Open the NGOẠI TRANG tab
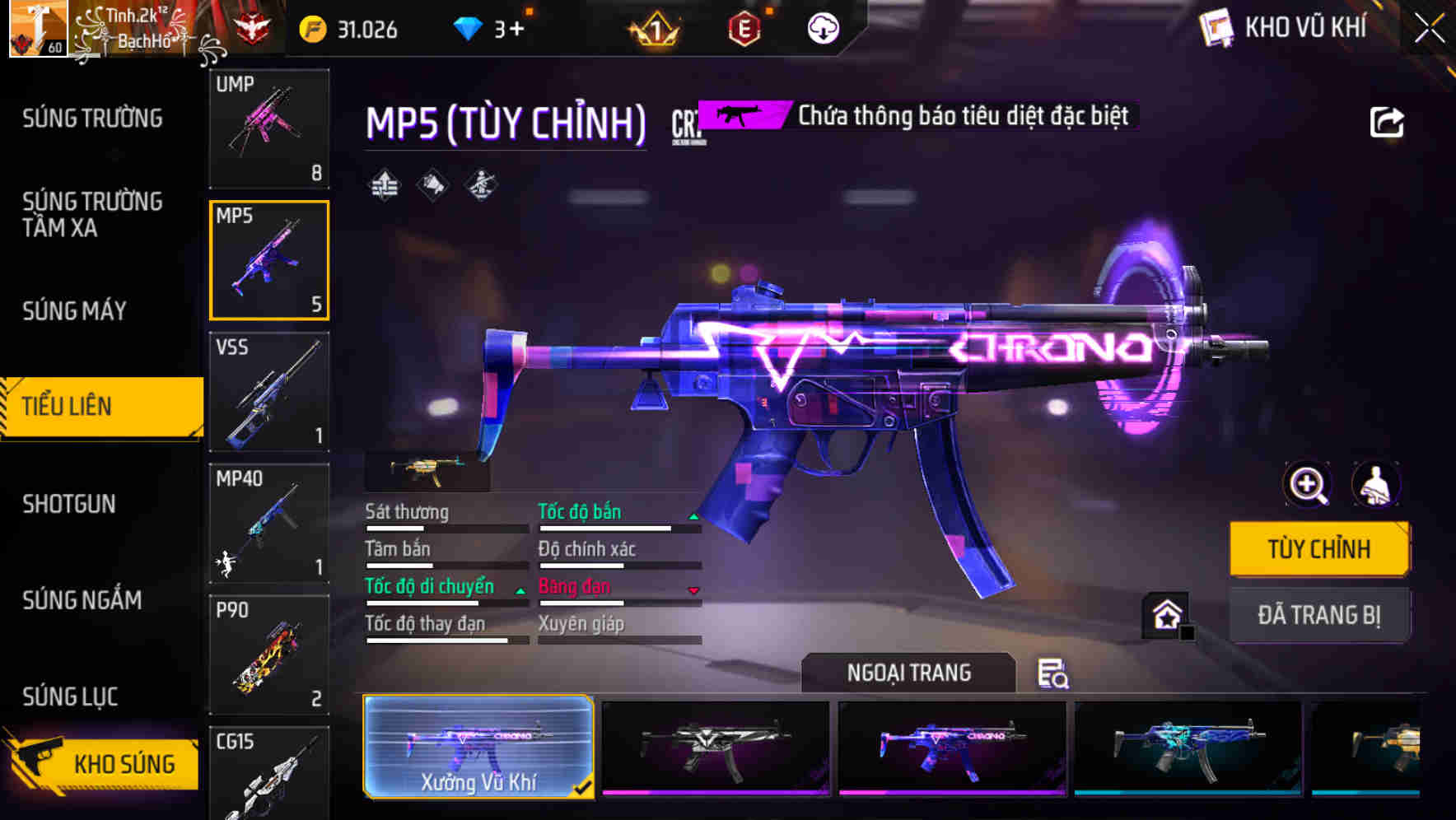 click(x=908, y=673)
